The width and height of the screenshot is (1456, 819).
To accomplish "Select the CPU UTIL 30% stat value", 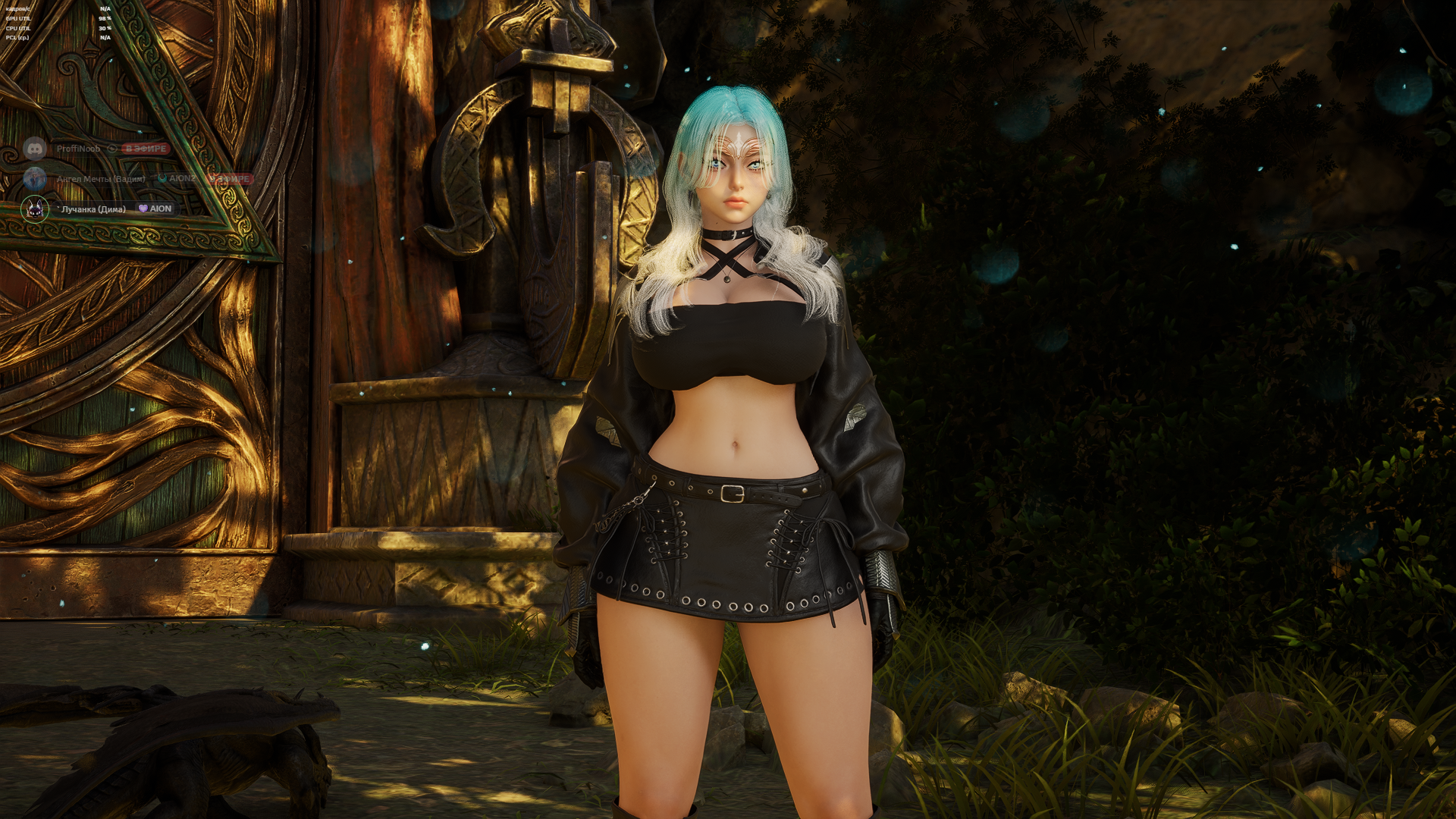I will click(105, 28).
